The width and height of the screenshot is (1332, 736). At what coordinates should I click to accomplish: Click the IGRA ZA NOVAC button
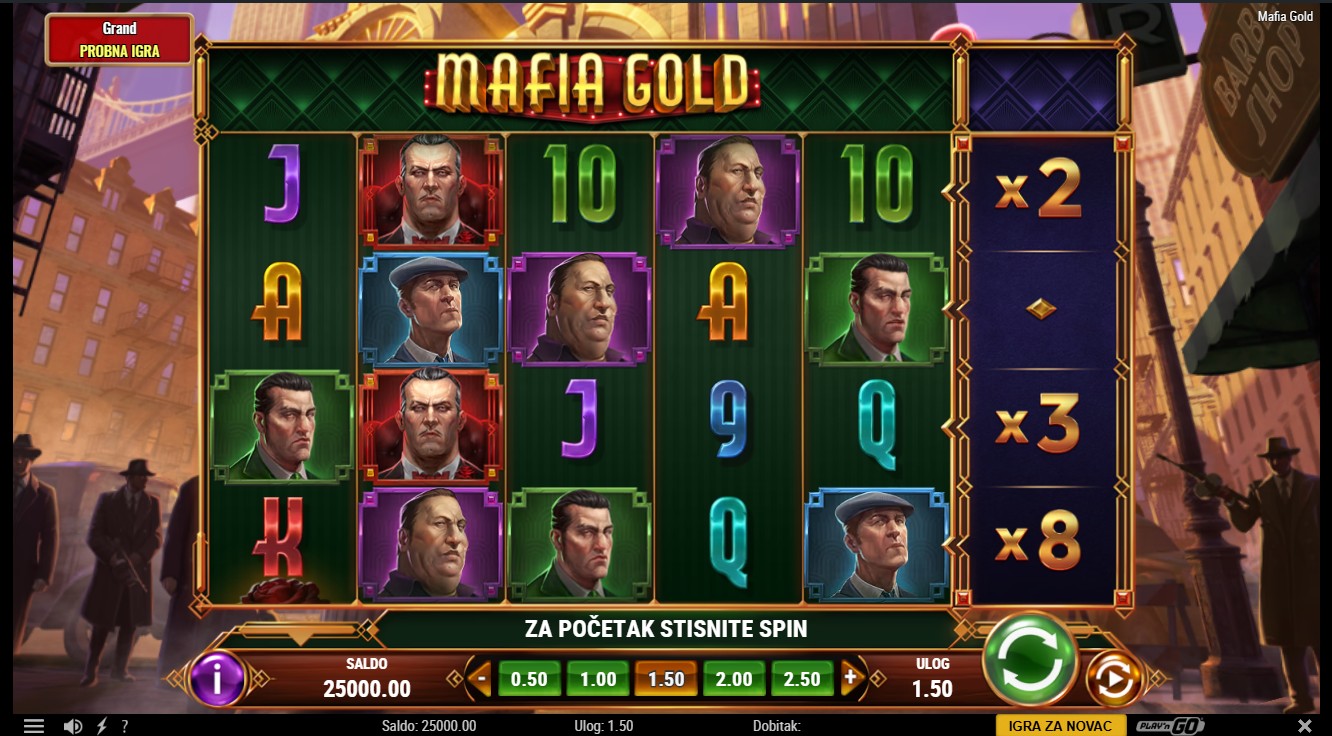(1061, 726)
